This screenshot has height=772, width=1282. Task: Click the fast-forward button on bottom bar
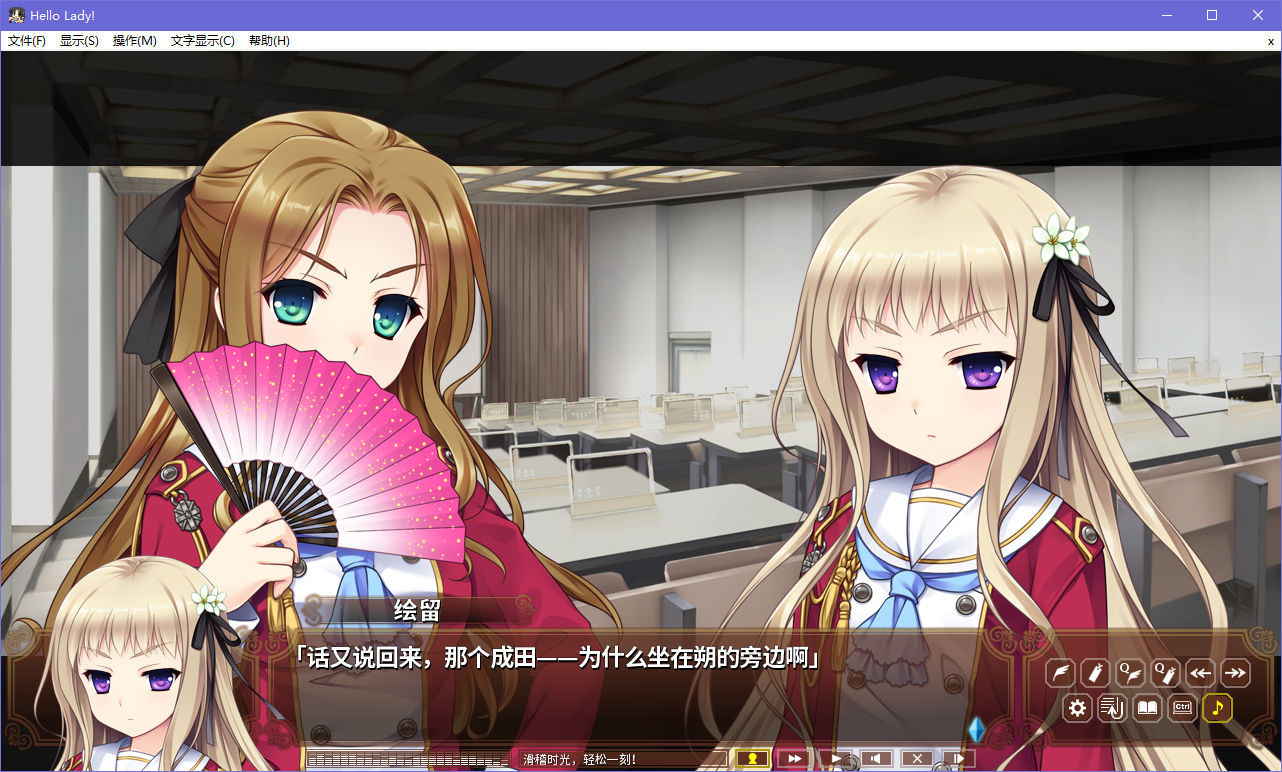(794, 759)
